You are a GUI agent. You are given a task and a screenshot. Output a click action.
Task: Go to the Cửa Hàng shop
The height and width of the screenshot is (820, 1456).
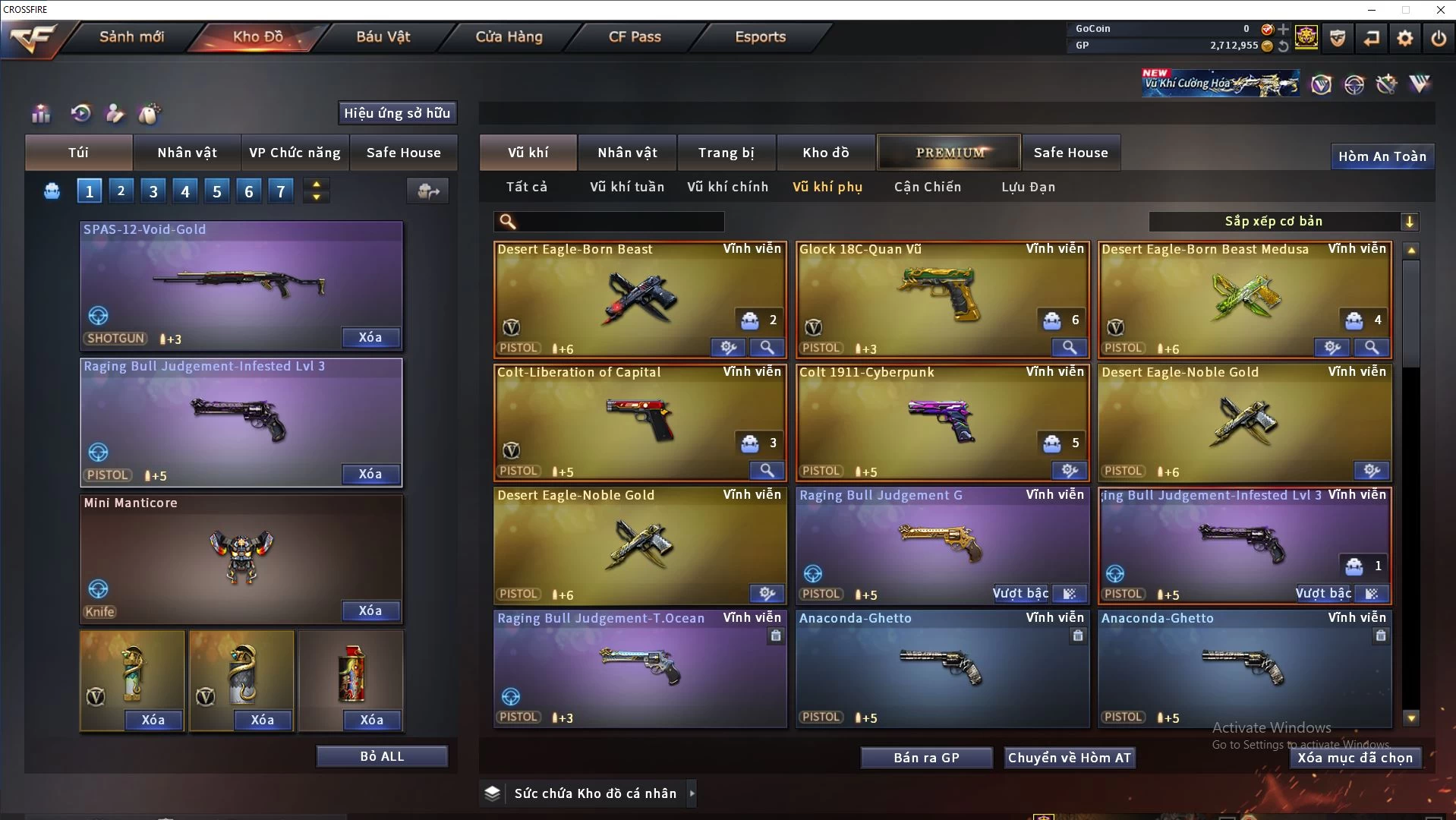(509, 36)
